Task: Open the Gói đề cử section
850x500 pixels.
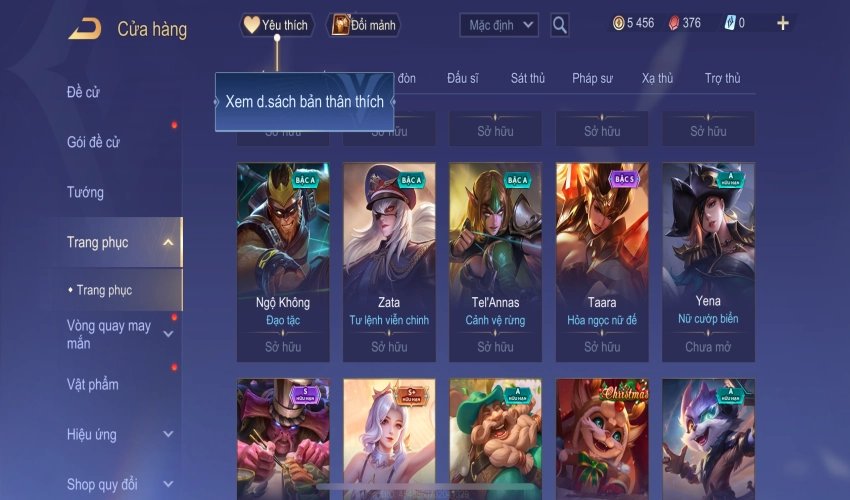Action: [93, 142]
